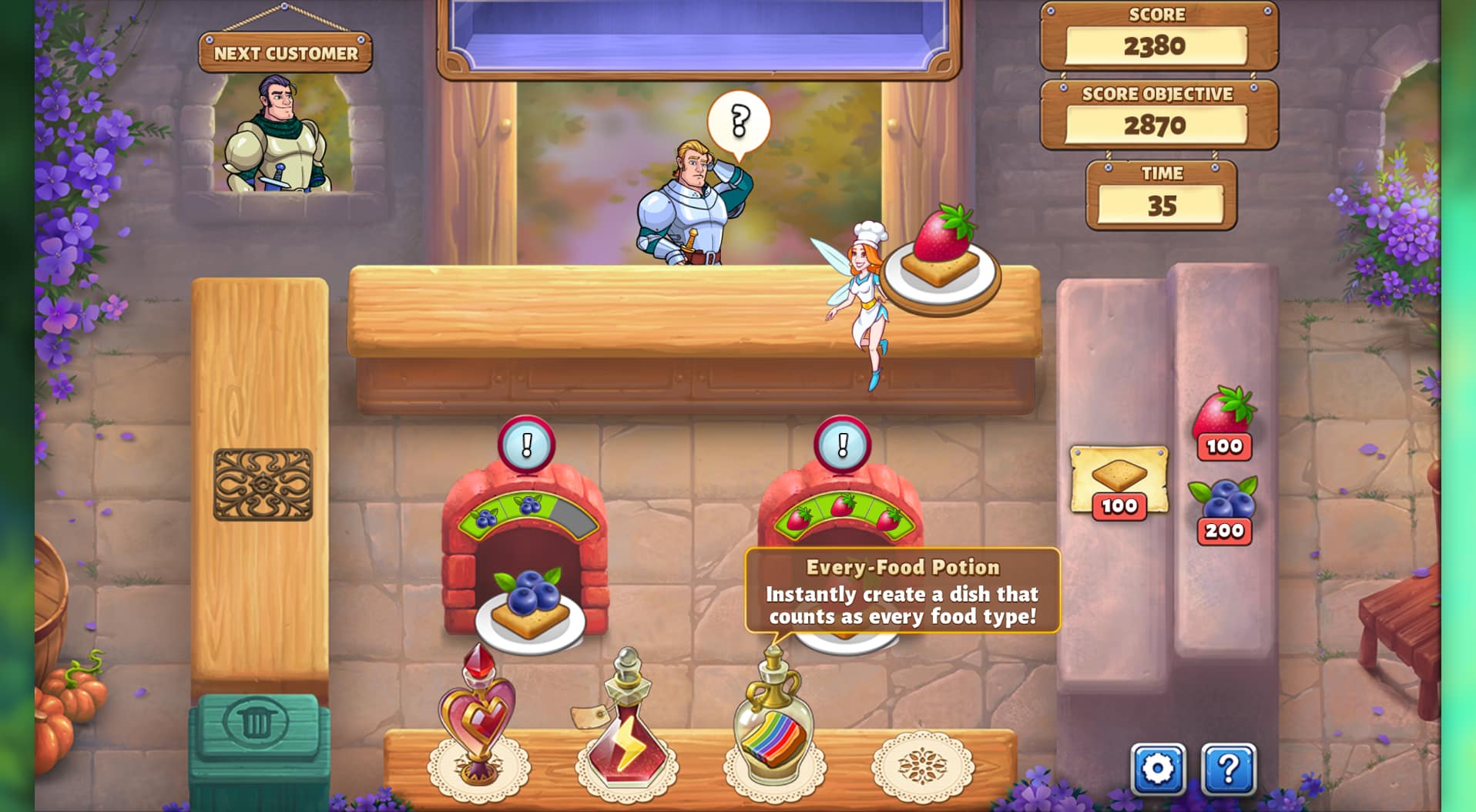Open the help question mark button

[1228, 768]
